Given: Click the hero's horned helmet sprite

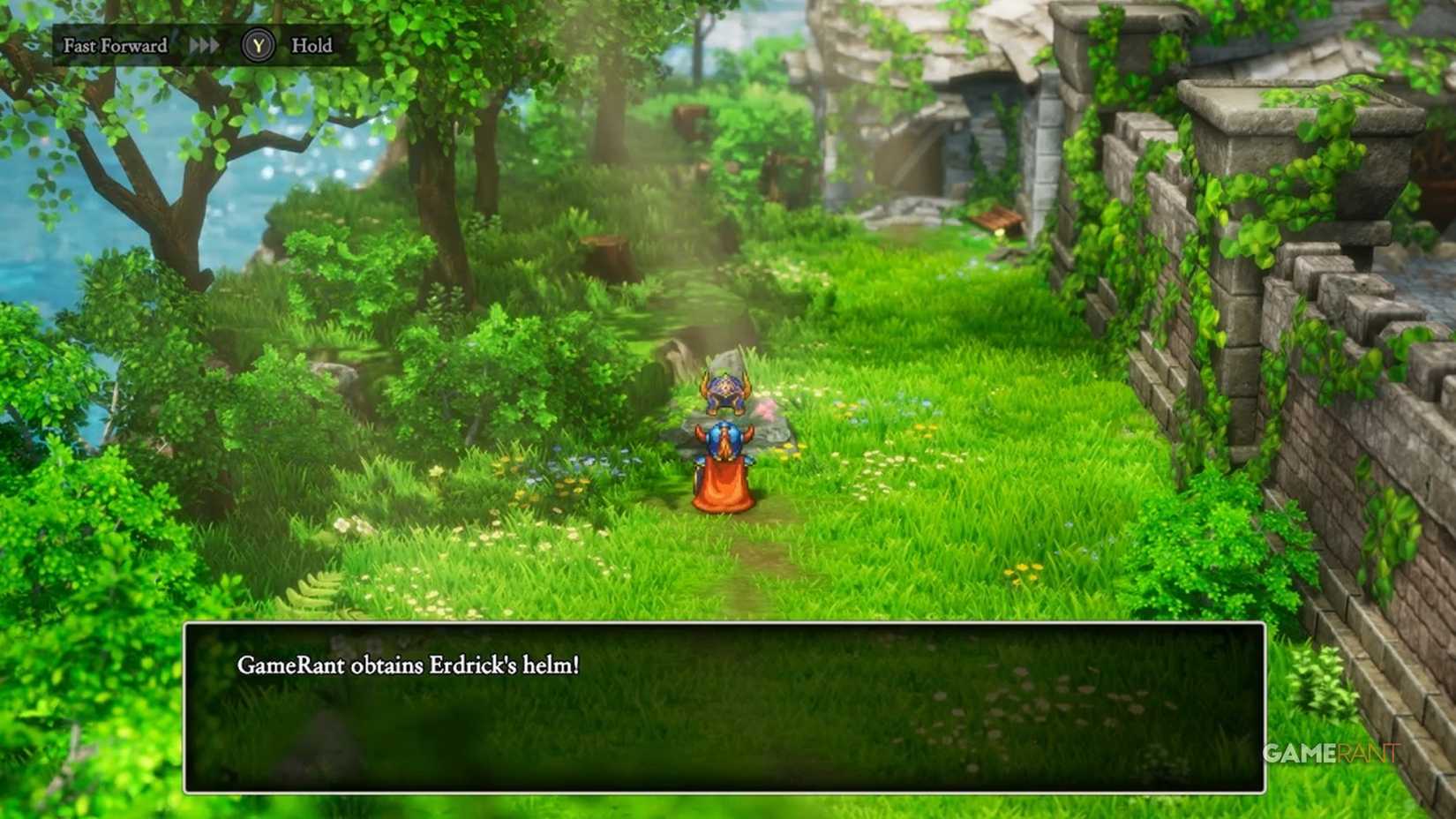Looking at the screenshot, I should (724, 439).
